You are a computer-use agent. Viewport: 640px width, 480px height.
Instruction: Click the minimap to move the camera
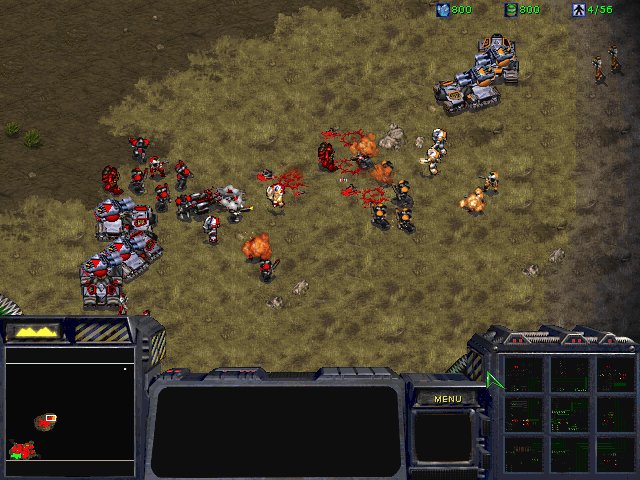click(70, 404)
